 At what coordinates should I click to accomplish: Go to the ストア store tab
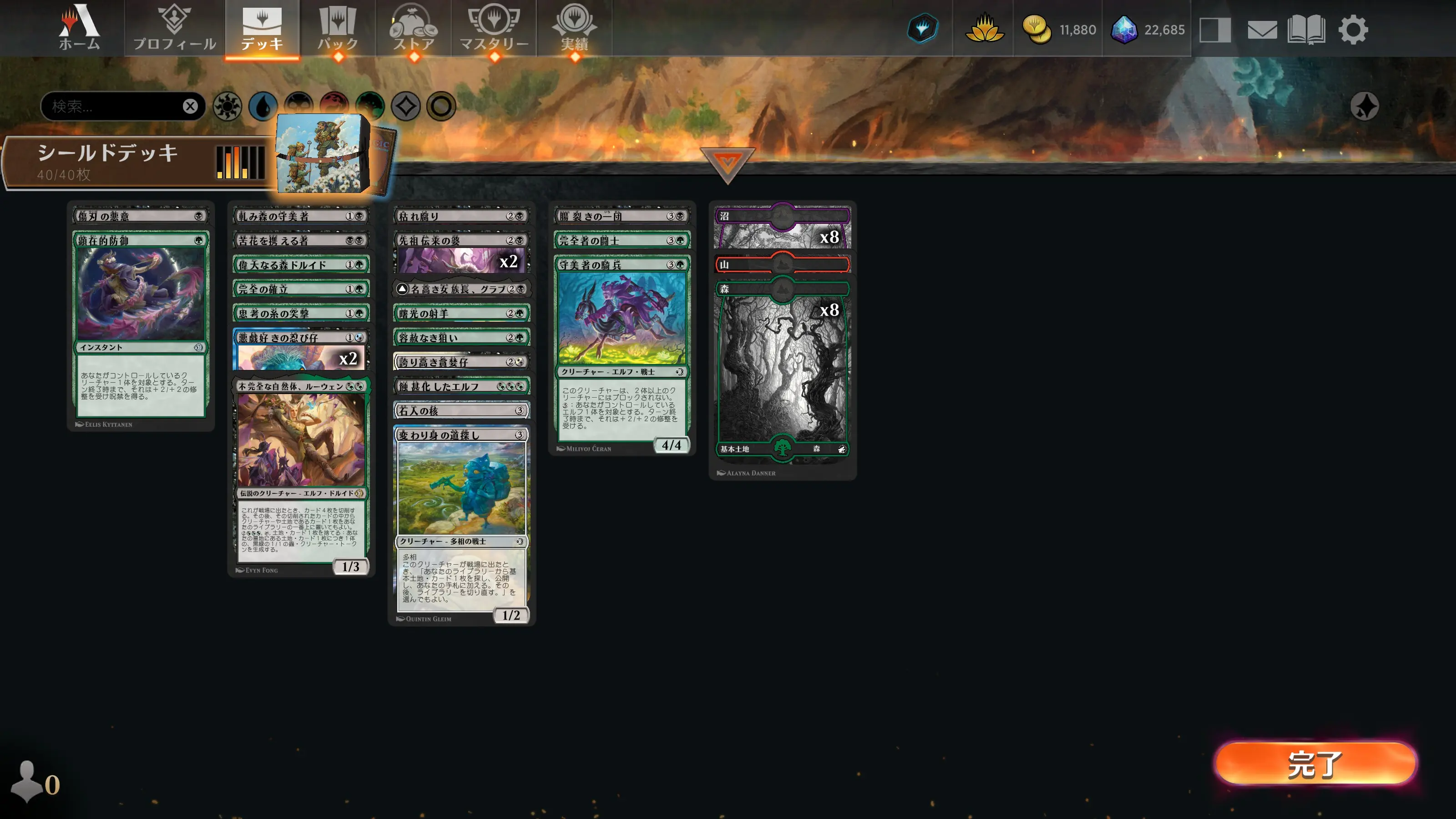pos(414,28)
